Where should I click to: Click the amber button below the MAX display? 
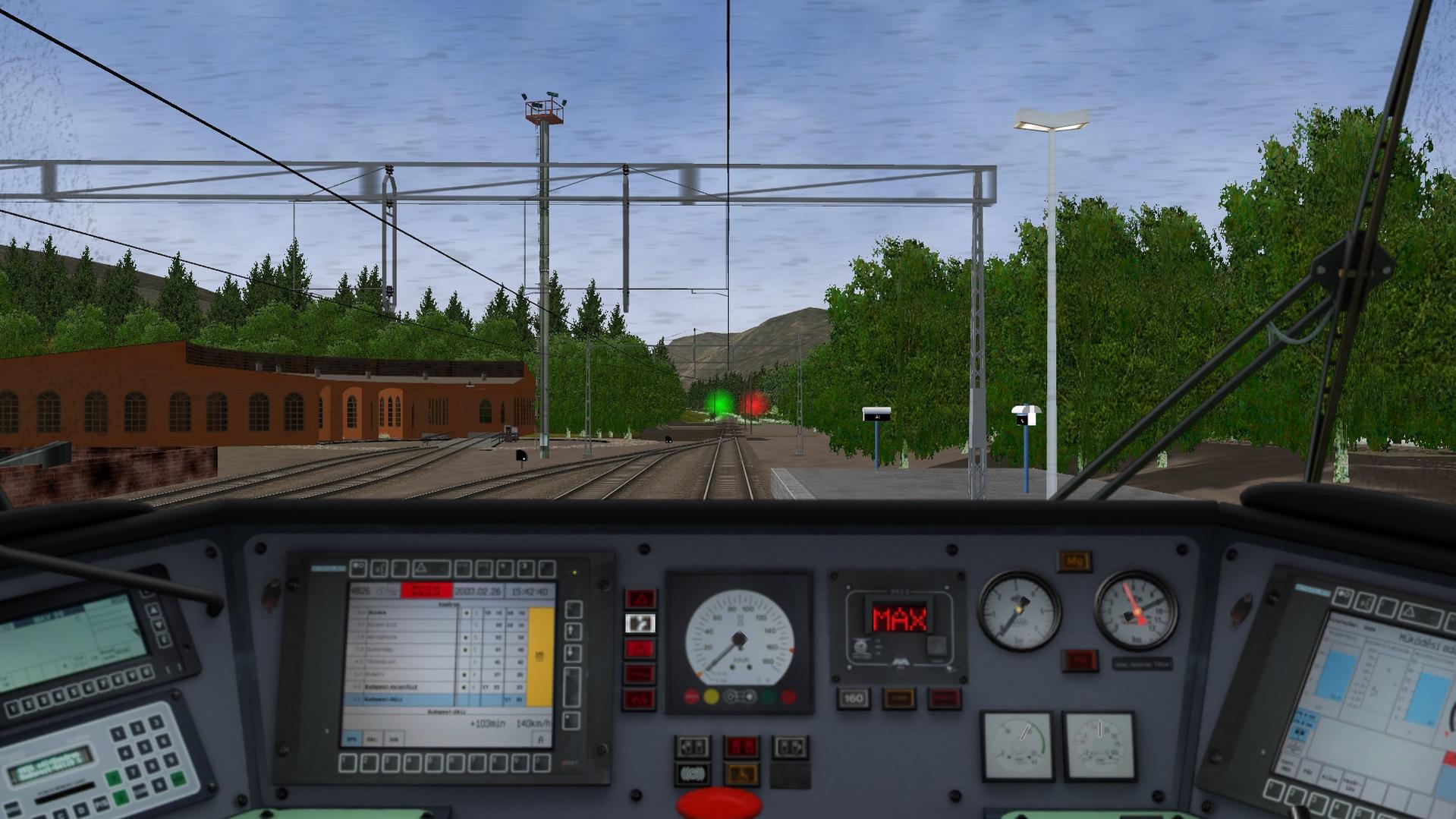point(898,698)
